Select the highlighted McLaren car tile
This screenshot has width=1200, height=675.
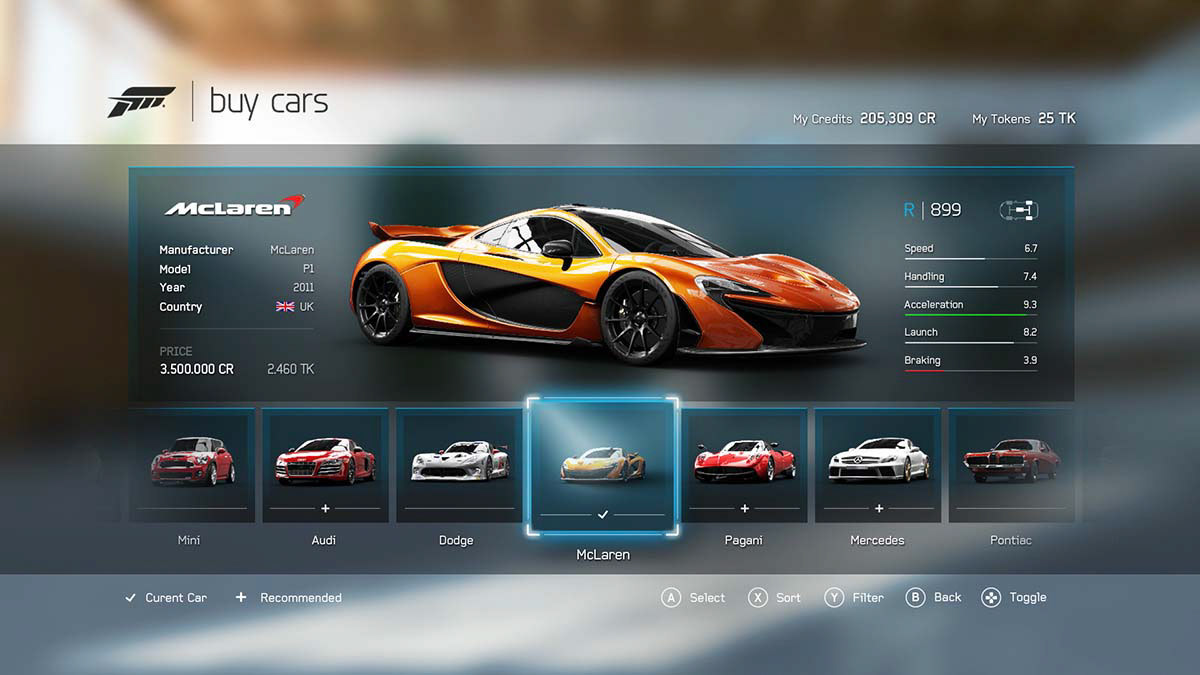tap(603, 467)
